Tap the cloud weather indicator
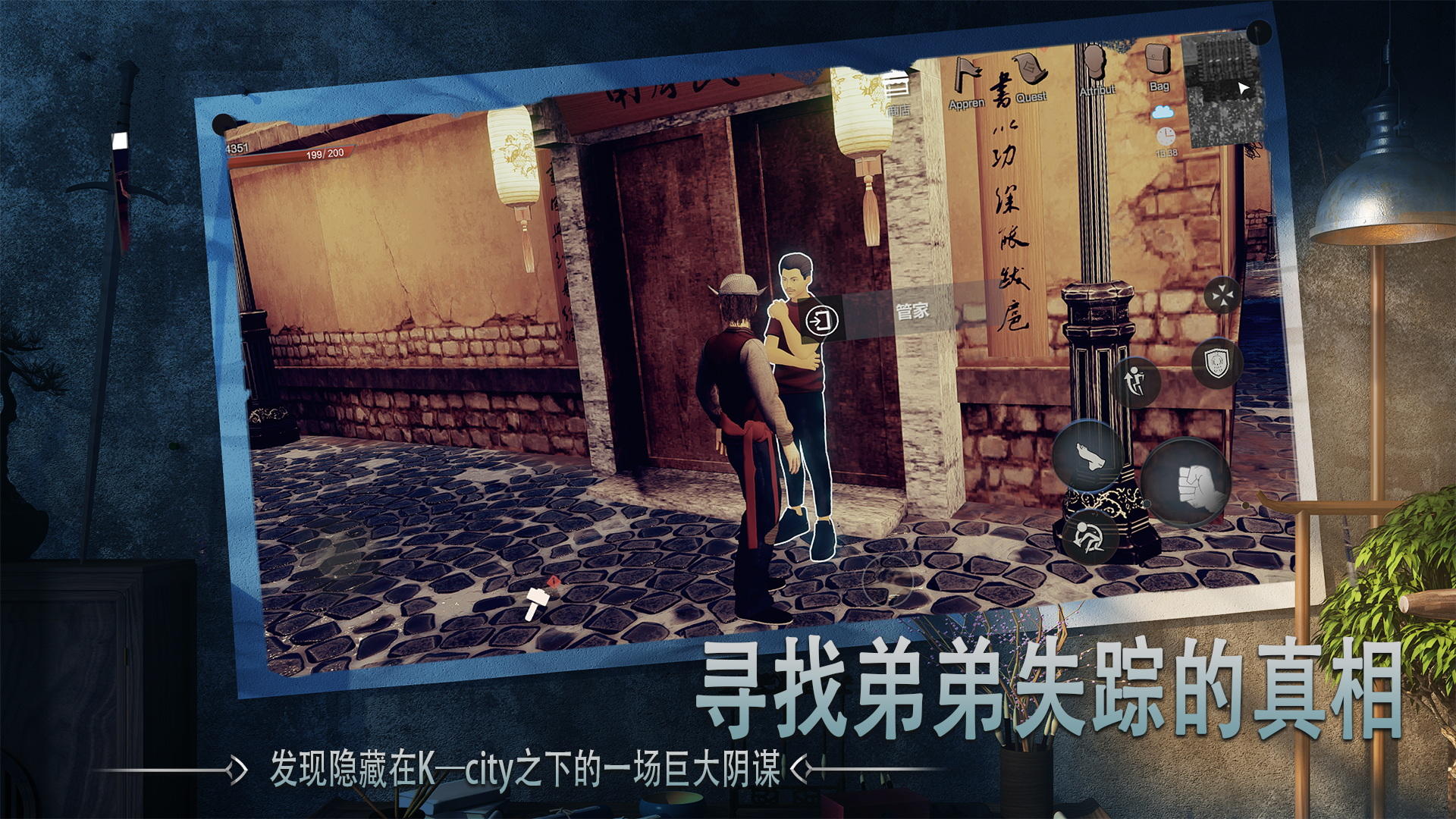This screenshot has width=1456, height=819. [1163, 112]
